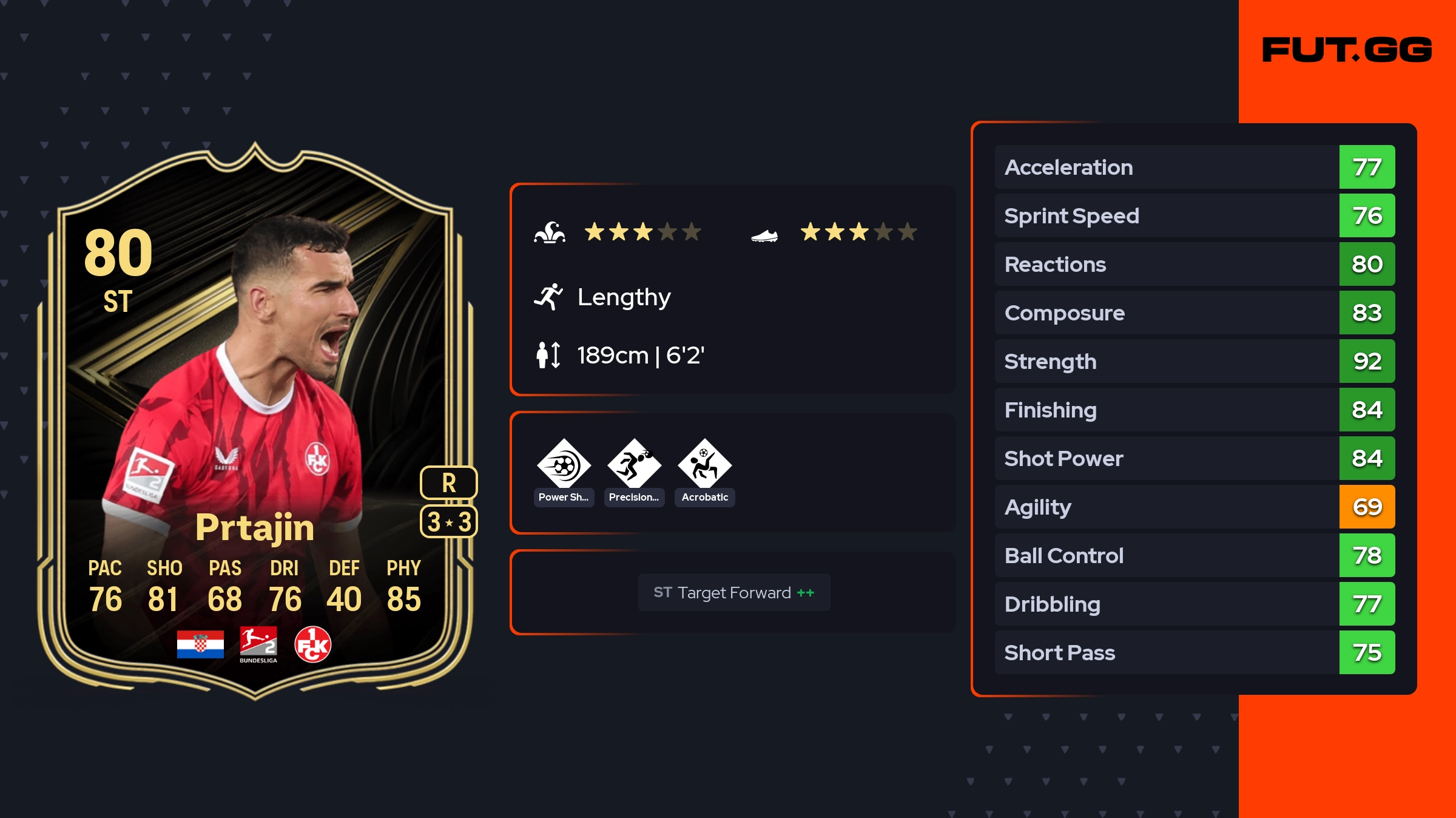Viewport: 1456px width, 818px height.
Task: Click the ST Target Forward role chip
Action: click(x=733, y=592)
